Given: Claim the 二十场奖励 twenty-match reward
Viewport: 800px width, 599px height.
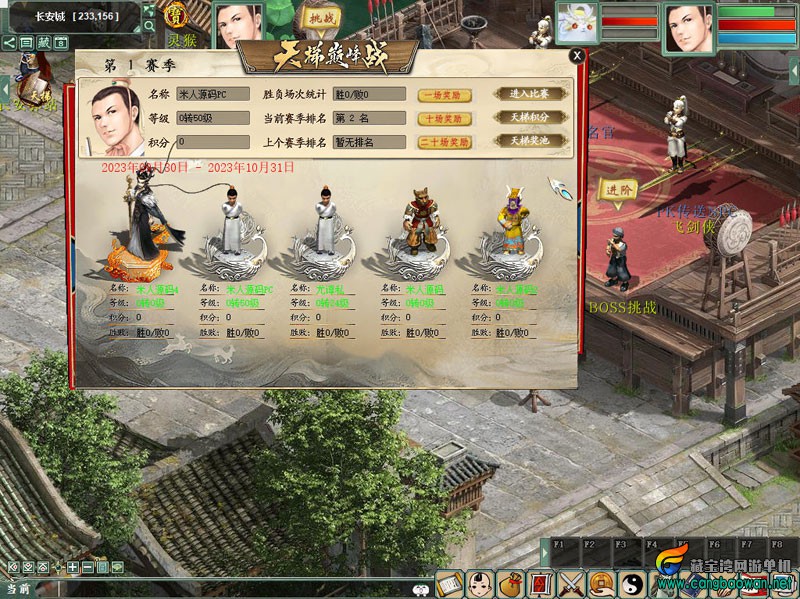Looking at the screenshot, I should [444, 142].
